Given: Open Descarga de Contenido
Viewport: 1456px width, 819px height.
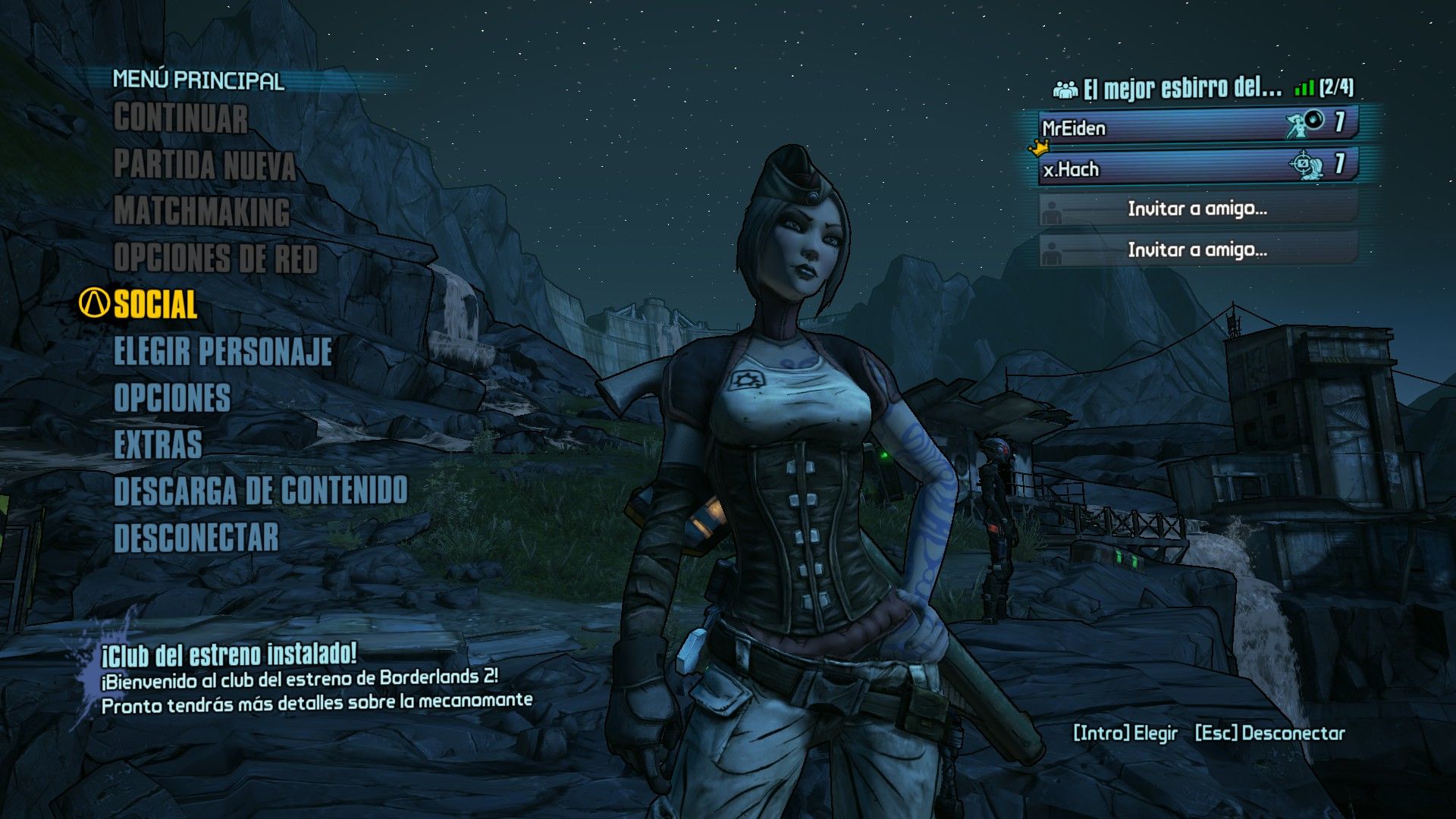Looking at the screenshot, I should tap(261, 491).
